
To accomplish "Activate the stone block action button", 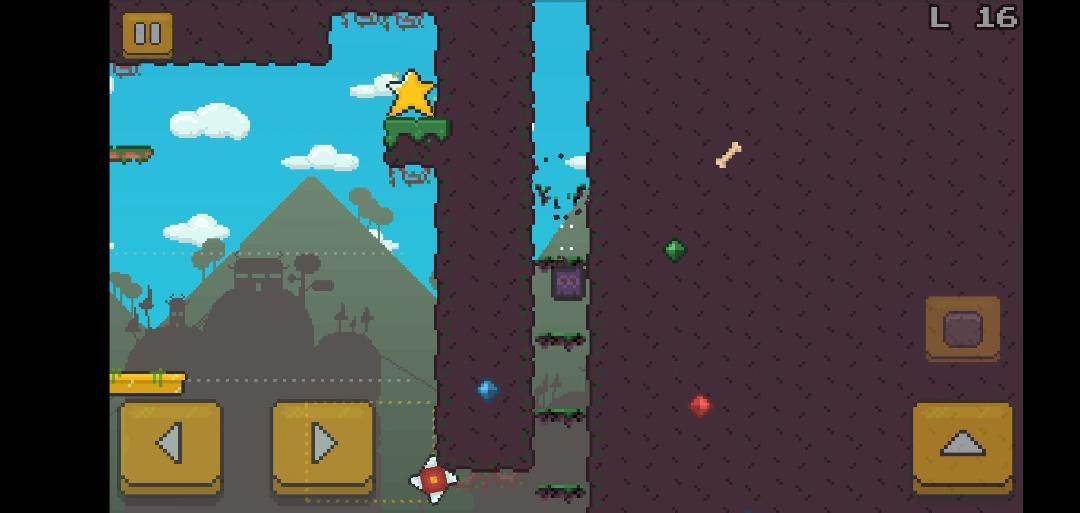I will (962, 328).
